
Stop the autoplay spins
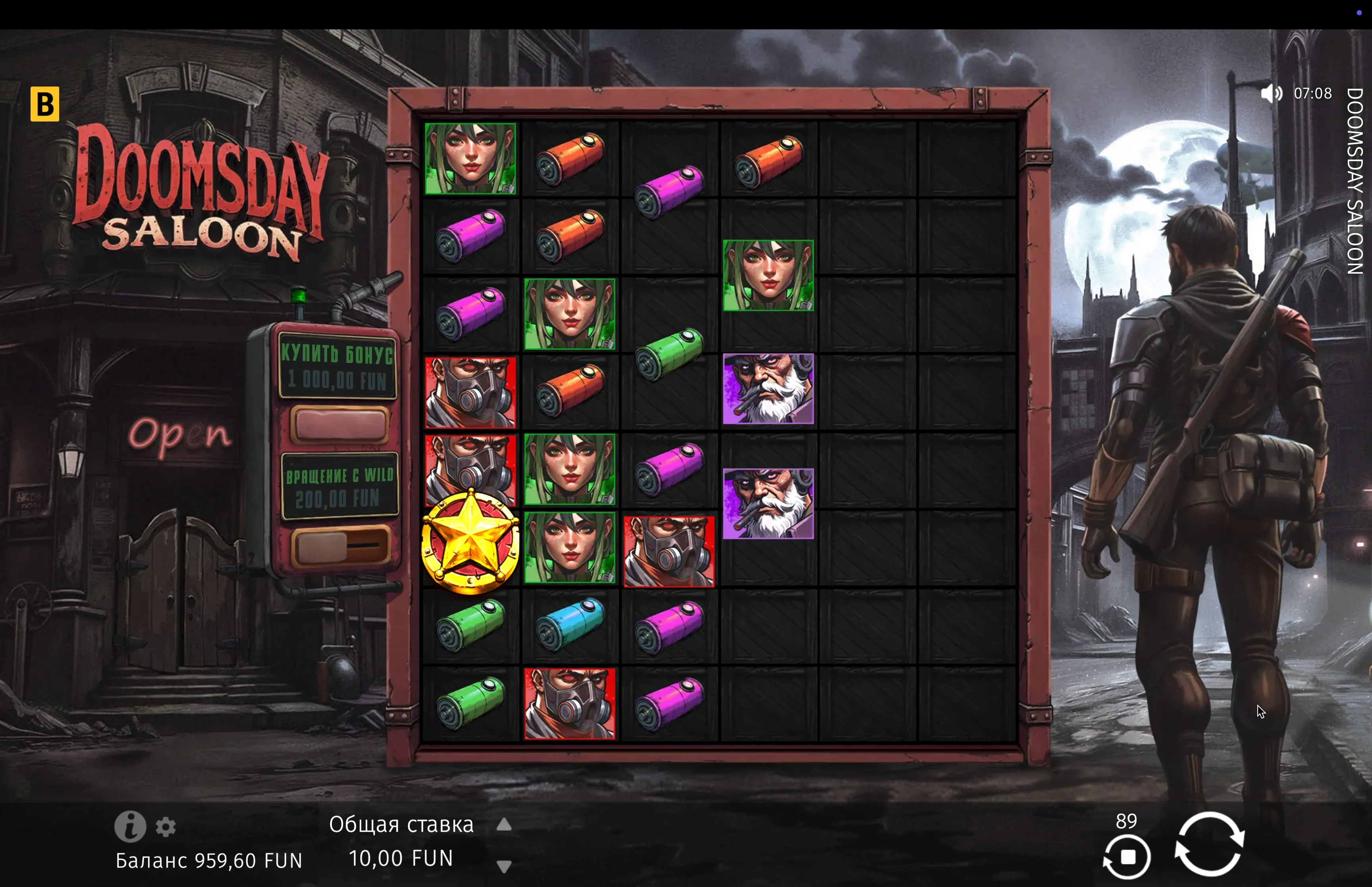point(1127,857)
